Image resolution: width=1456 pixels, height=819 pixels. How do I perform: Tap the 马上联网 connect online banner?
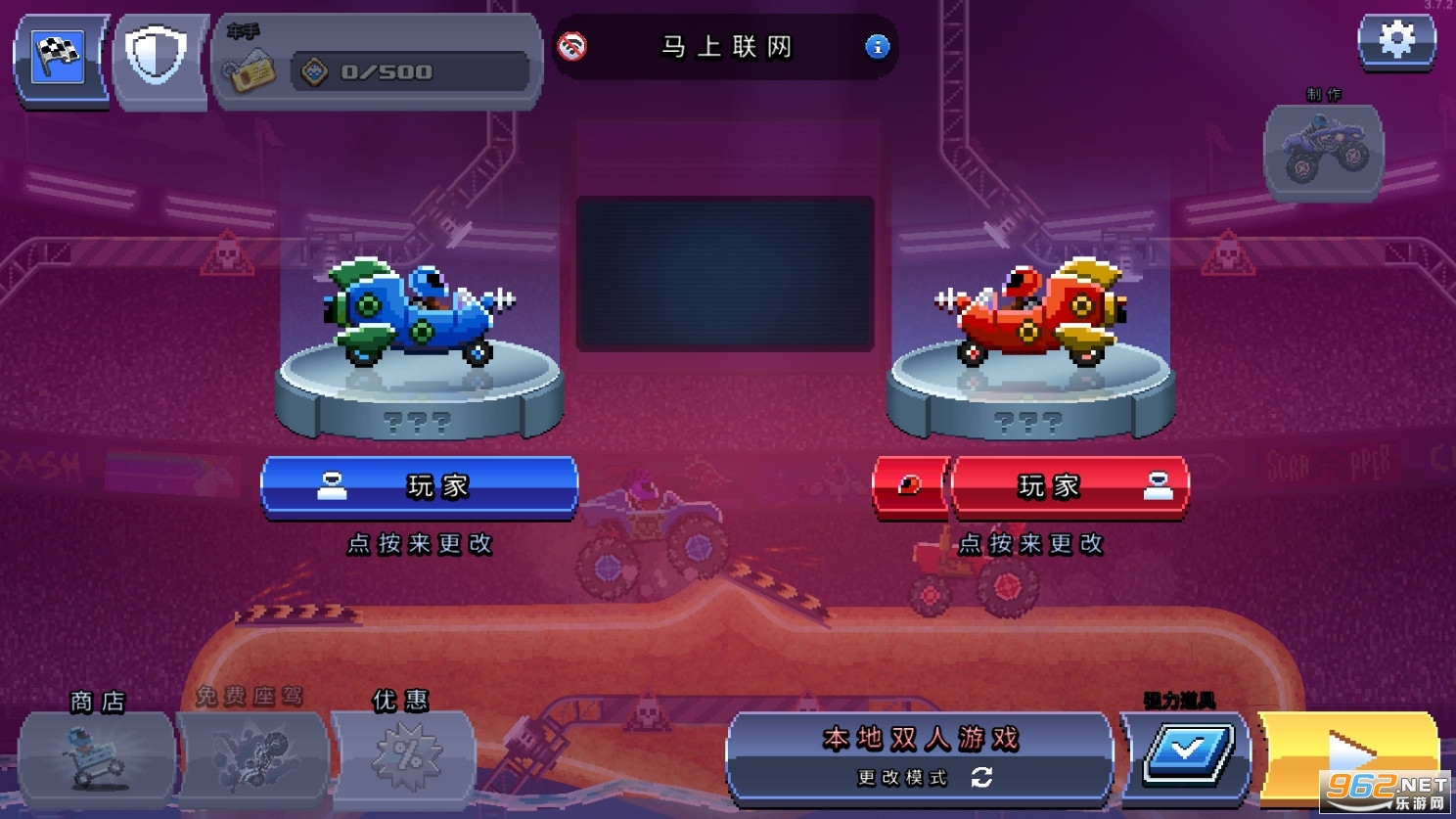(x=725, y=47)
